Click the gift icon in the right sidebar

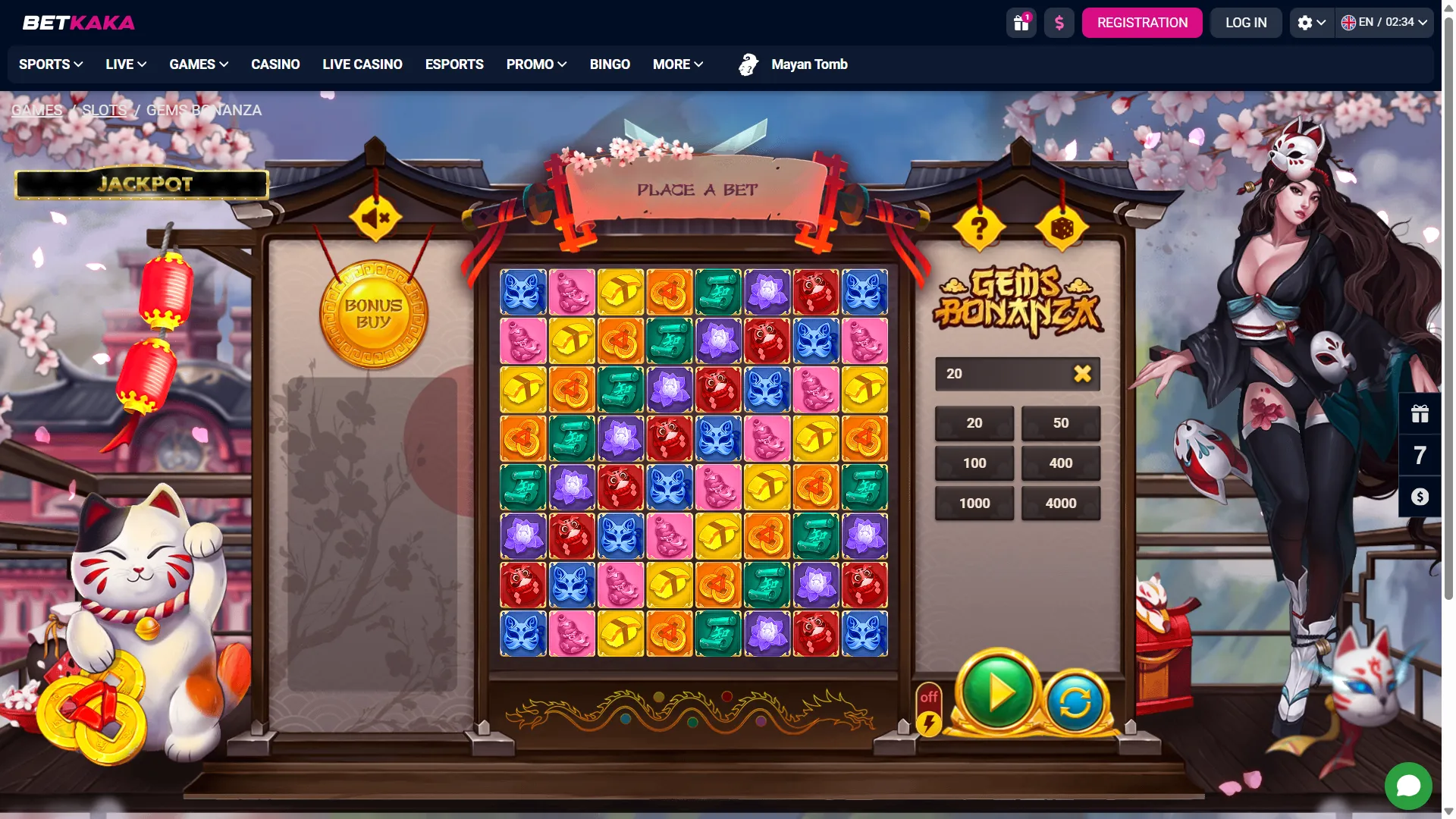1420,414
